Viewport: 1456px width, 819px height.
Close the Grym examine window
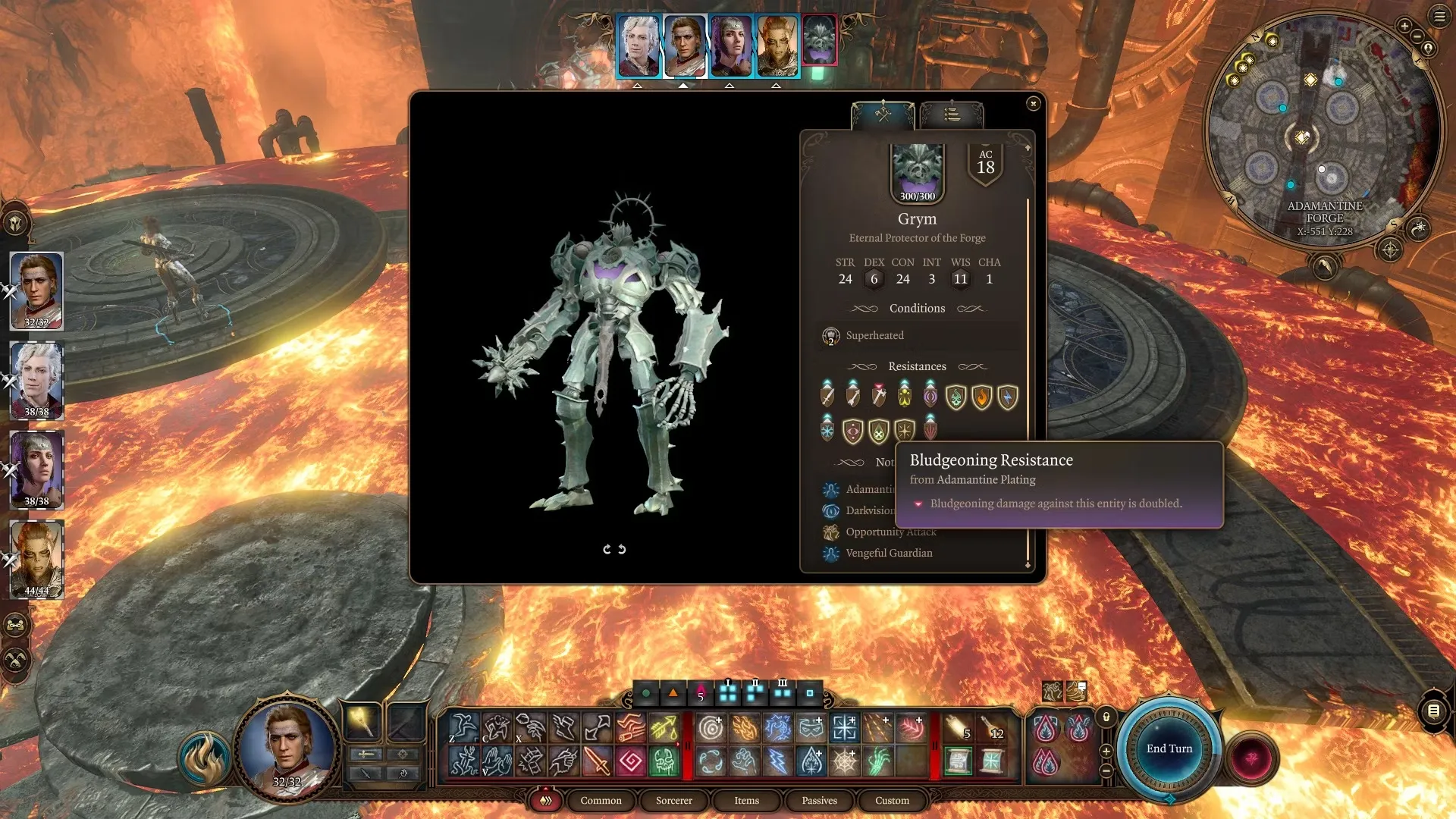tap(1033, 104)
